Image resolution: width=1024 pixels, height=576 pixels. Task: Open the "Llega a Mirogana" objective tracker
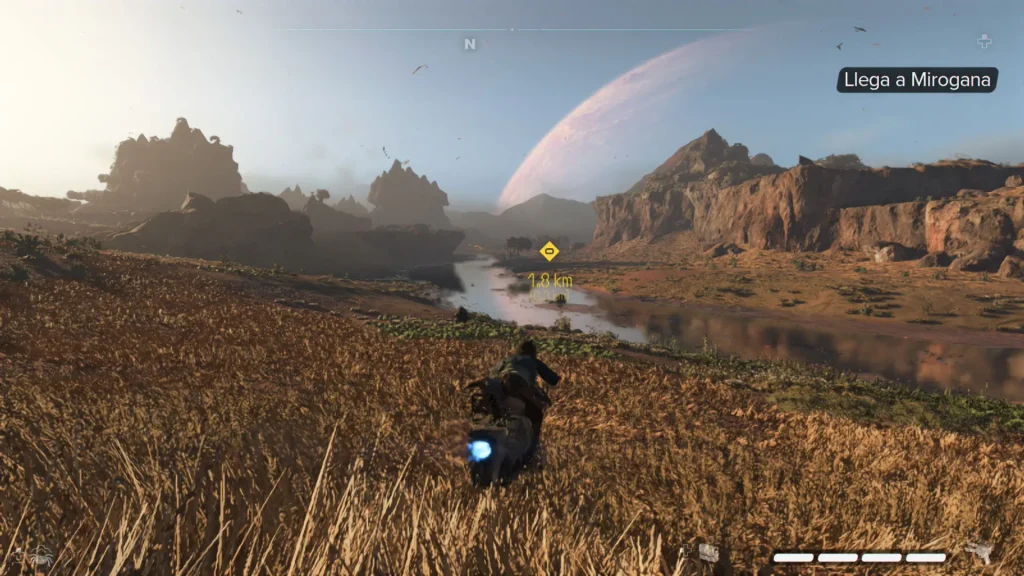[917, 80]
